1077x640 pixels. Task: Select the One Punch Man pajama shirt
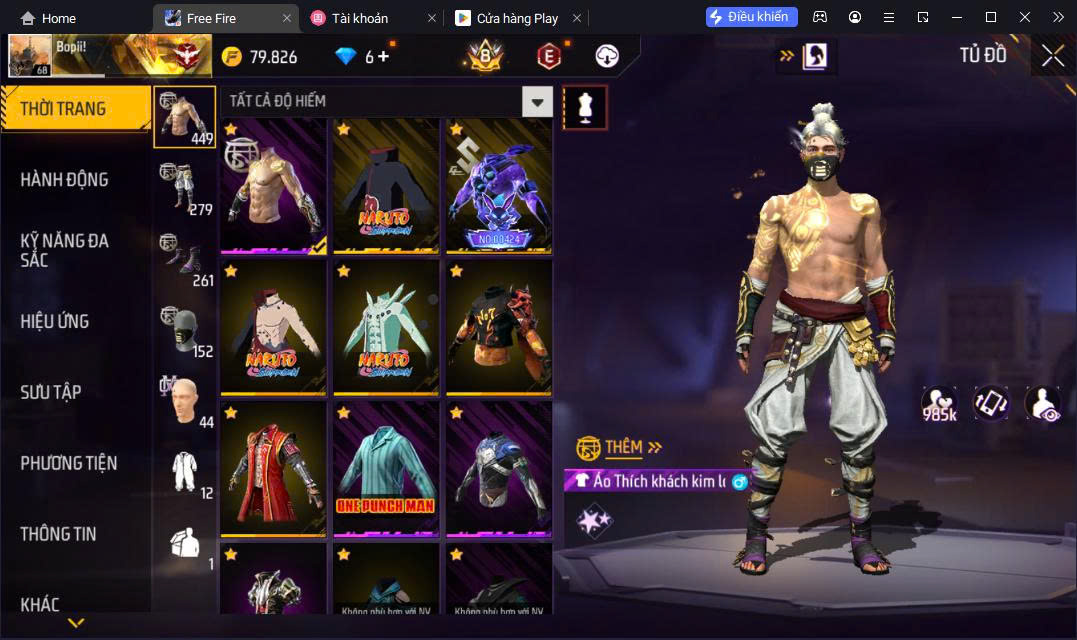[x=385, y=467]
